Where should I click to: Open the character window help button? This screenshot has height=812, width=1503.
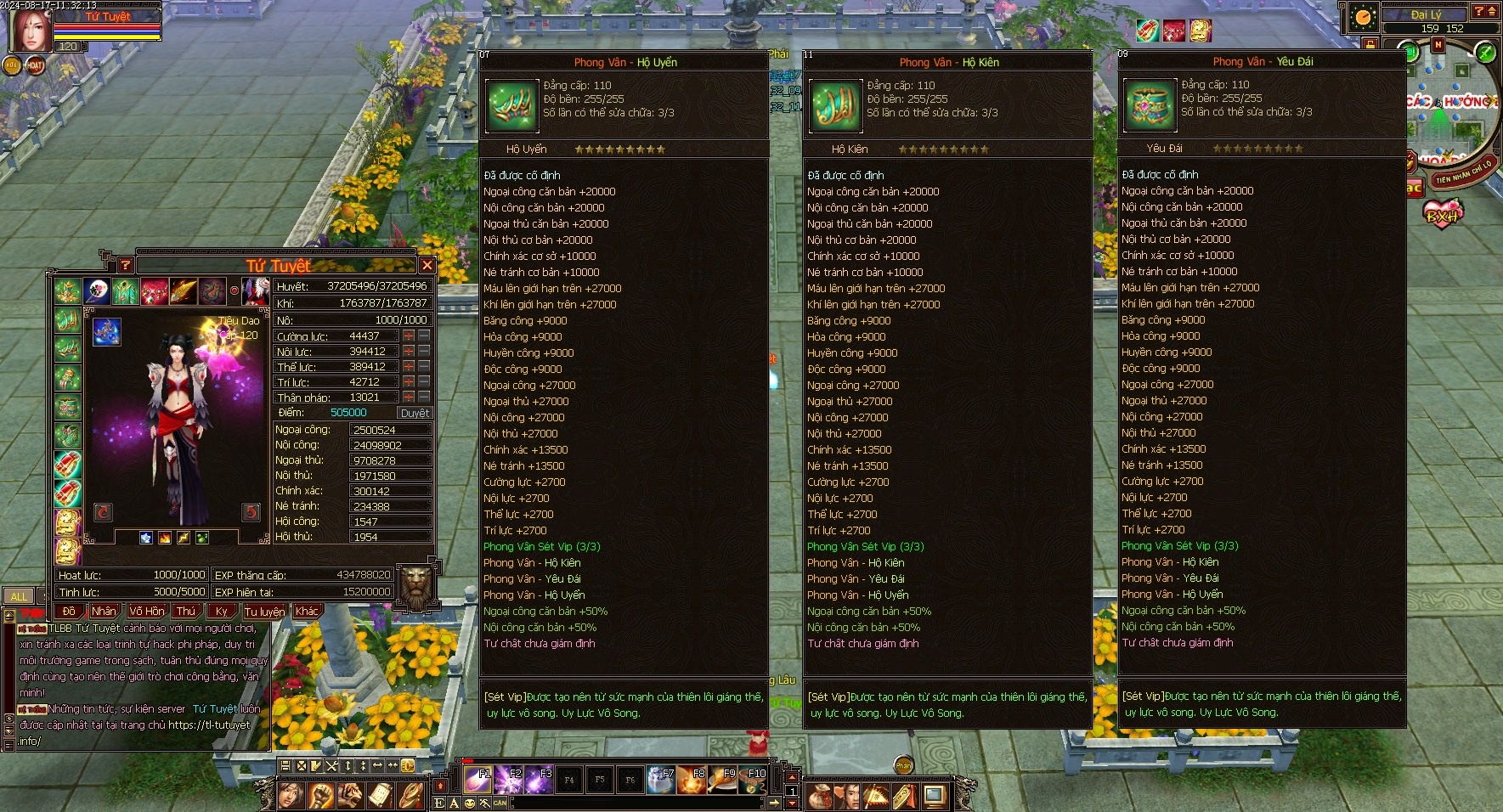[125, 265]
